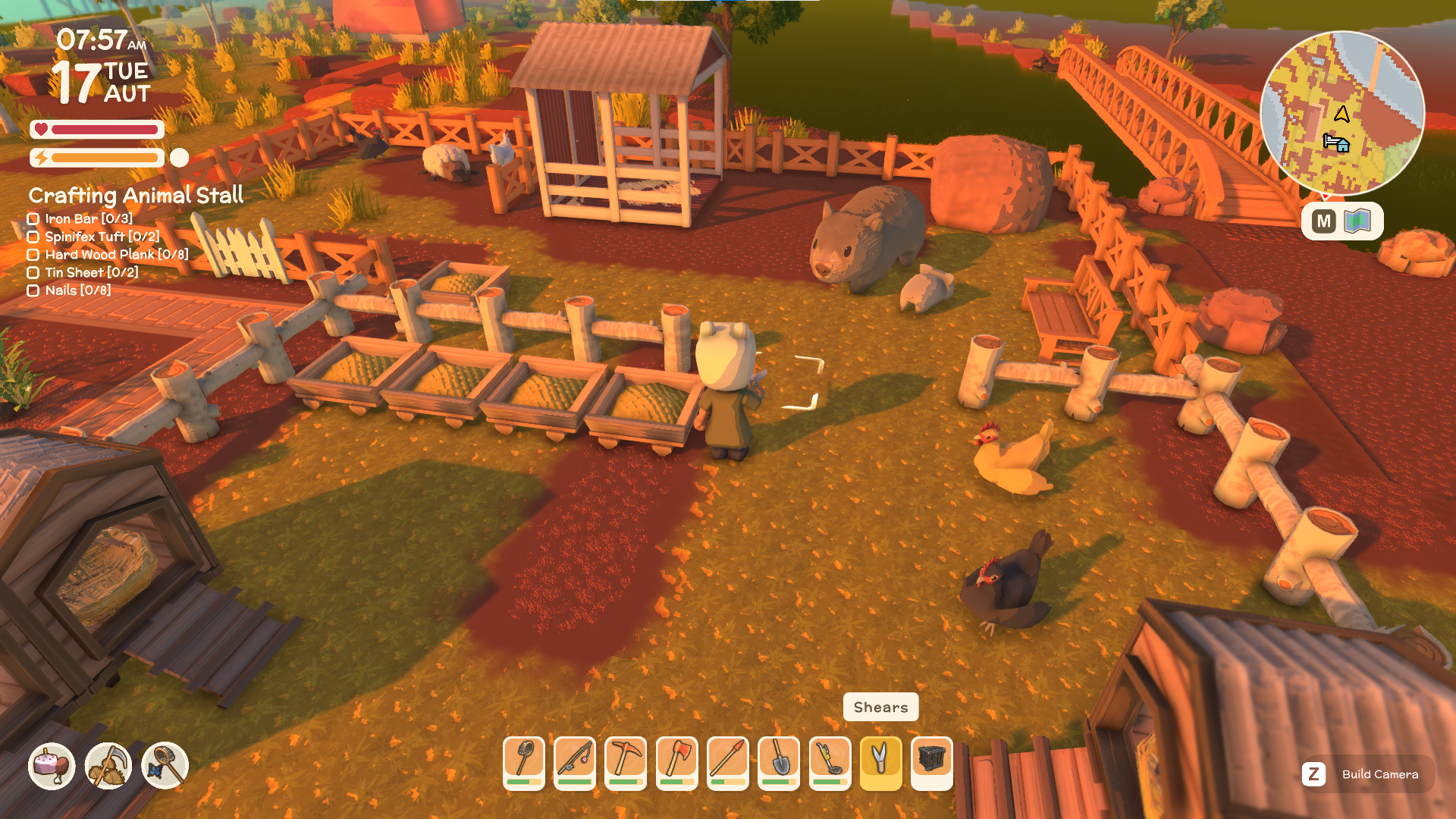
Task: Click the highlighted Shears slot
Action: 881,763
